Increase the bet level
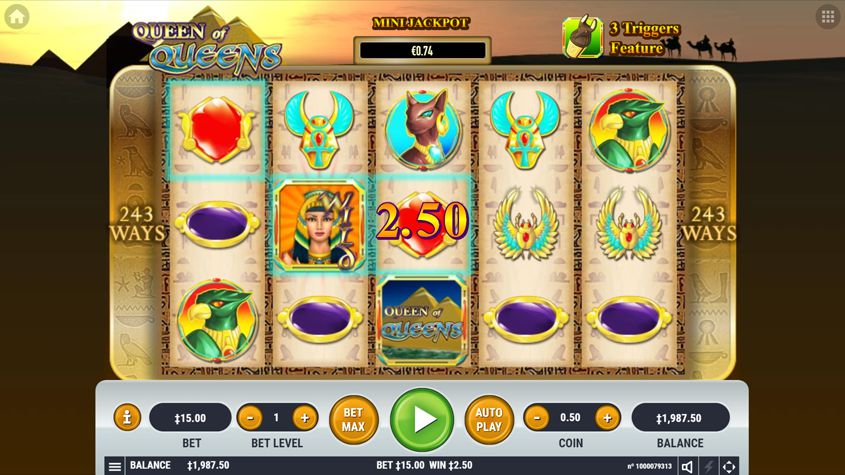Viewport: 845px width, 475px height. [x=302, y=417]
